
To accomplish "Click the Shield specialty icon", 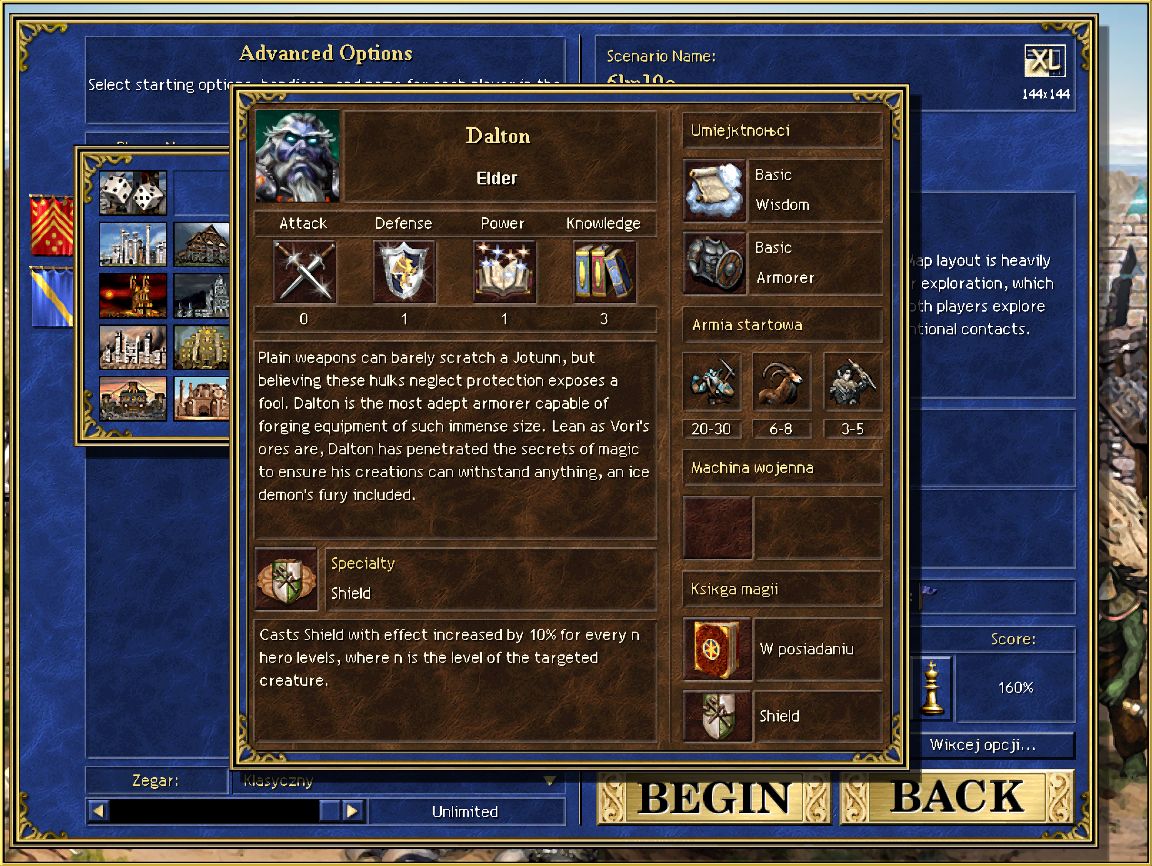I will [x=285, y=578].
